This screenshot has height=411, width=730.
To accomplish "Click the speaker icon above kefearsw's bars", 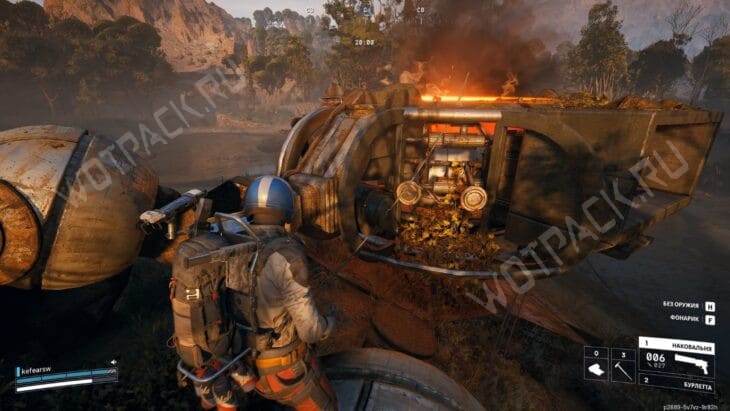I will click(x=112, y=362).
